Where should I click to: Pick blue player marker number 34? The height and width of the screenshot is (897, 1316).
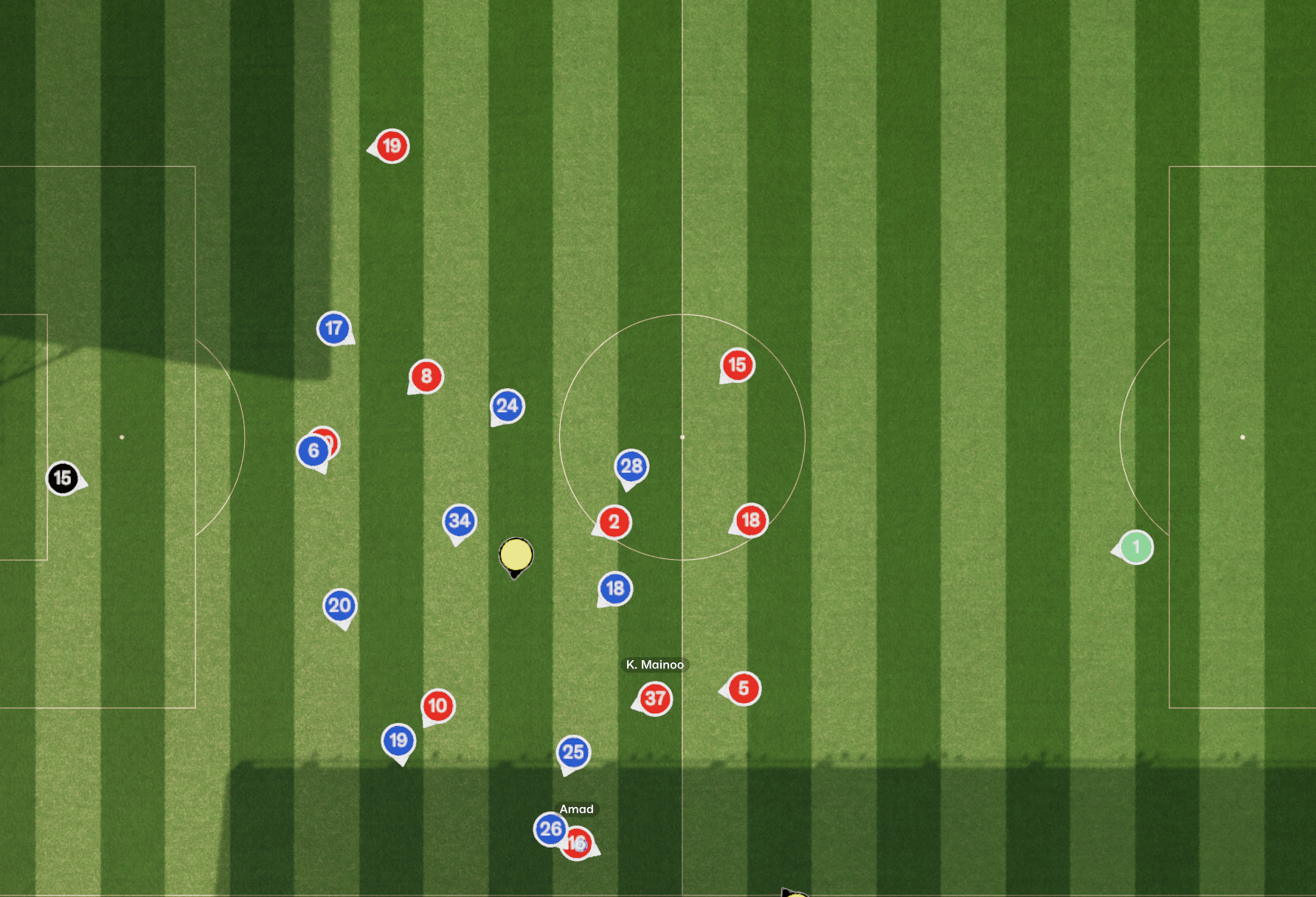point(460,521)
